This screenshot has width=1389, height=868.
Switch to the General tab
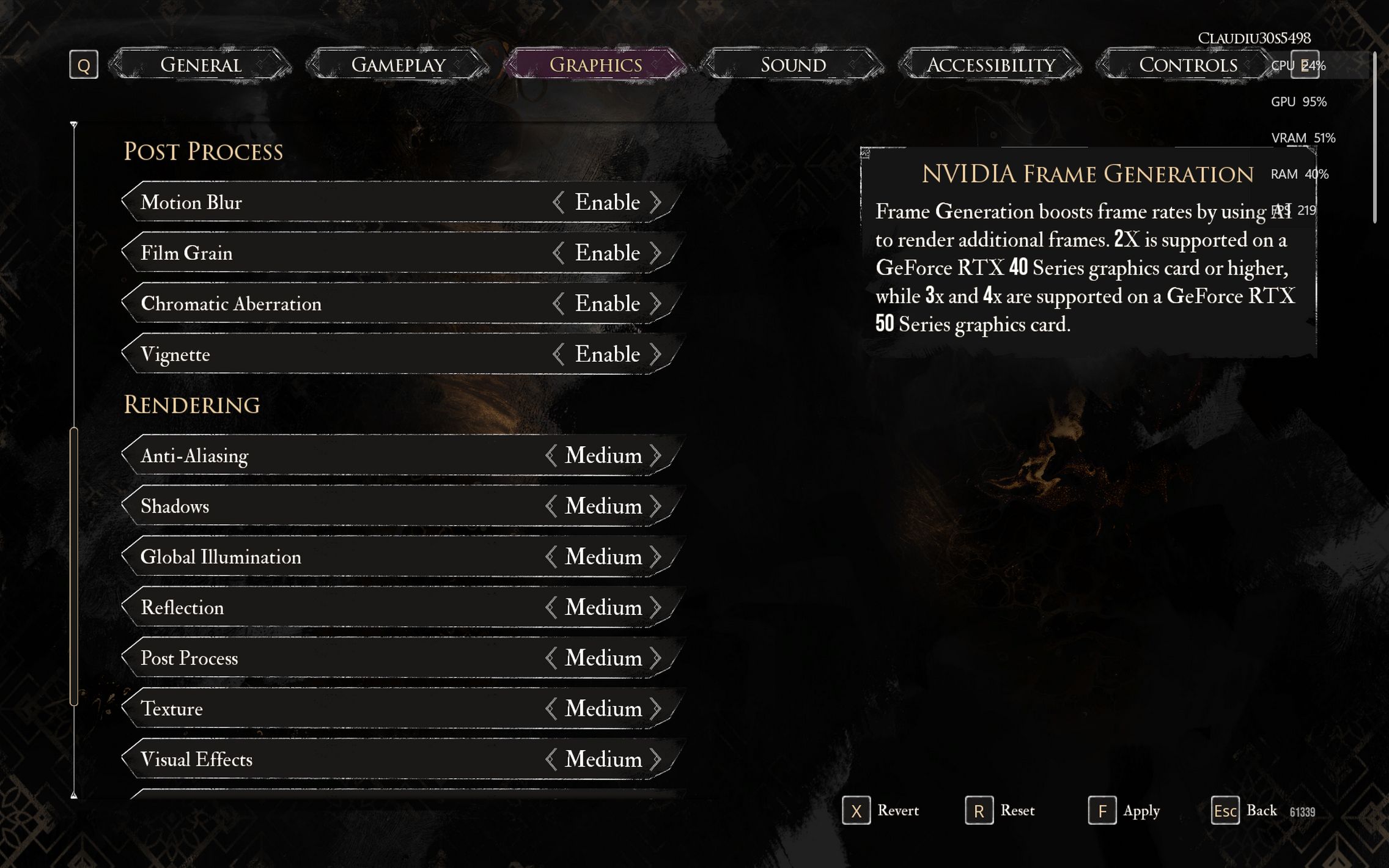click(201, 64)
